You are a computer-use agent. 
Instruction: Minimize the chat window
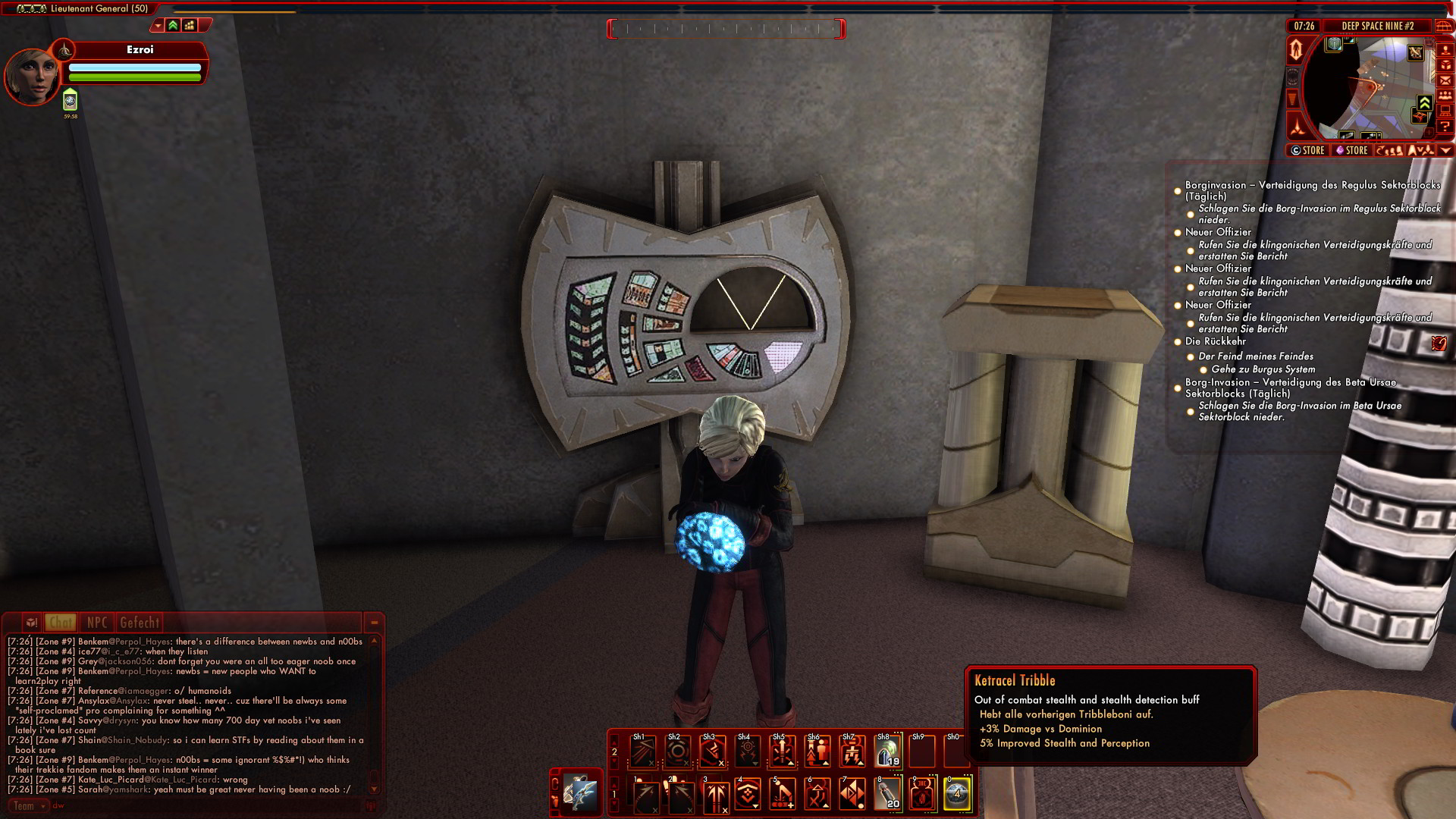point(374,623)
